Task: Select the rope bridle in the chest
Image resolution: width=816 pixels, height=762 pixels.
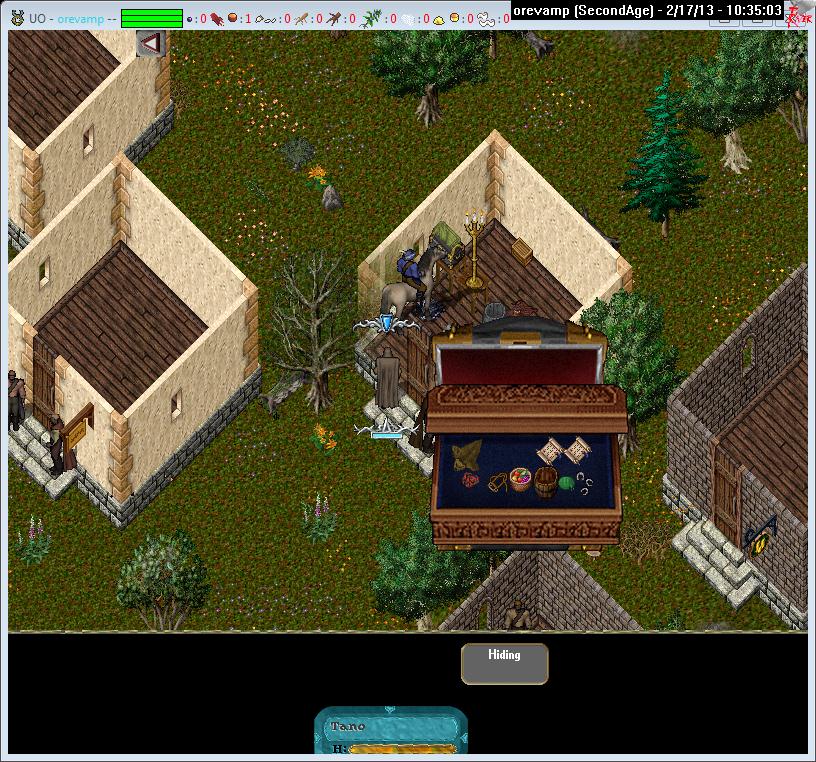Action: (495, 483)
